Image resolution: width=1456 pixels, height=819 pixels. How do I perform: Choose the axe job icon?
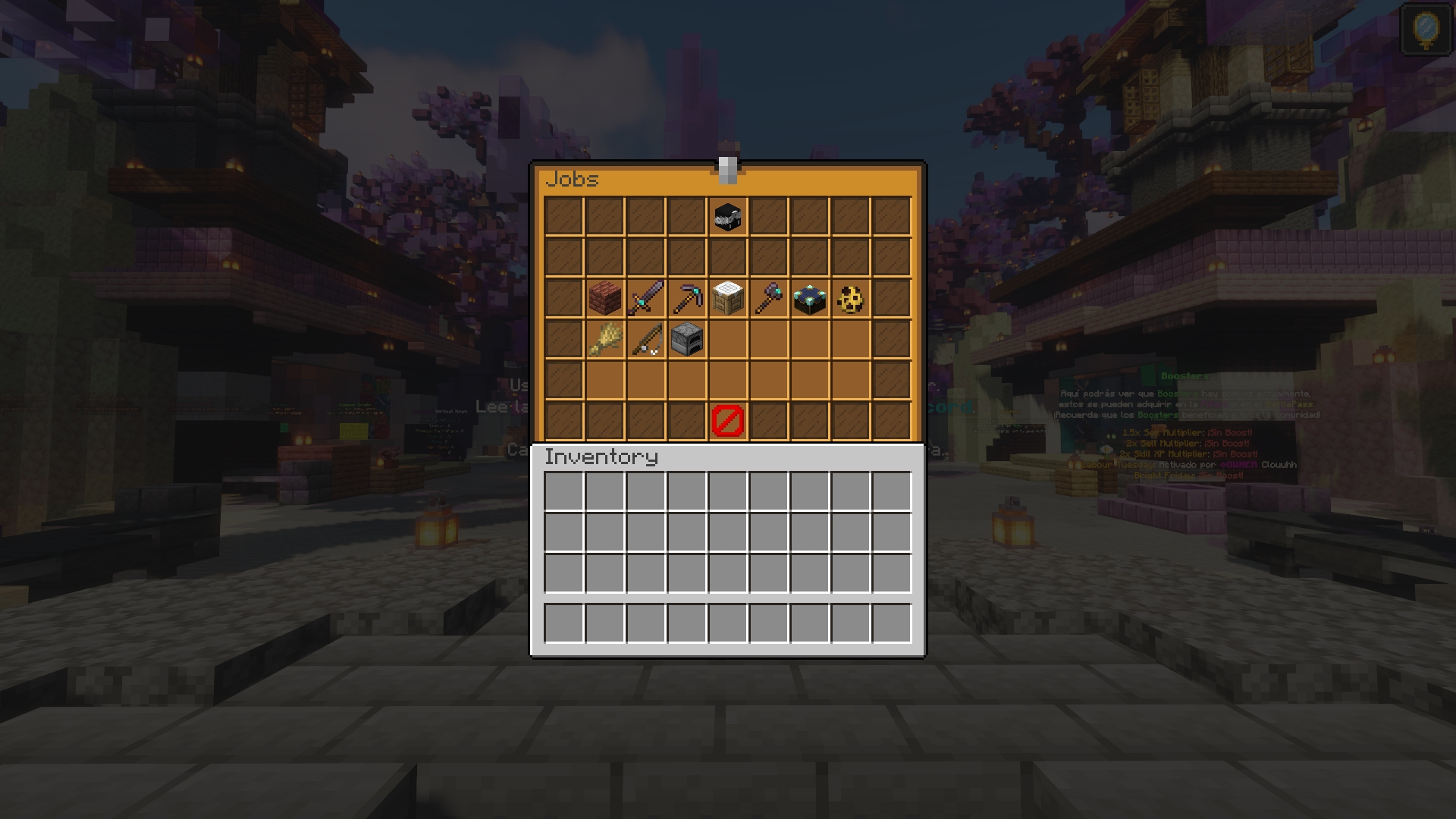(x=768, y=298)
